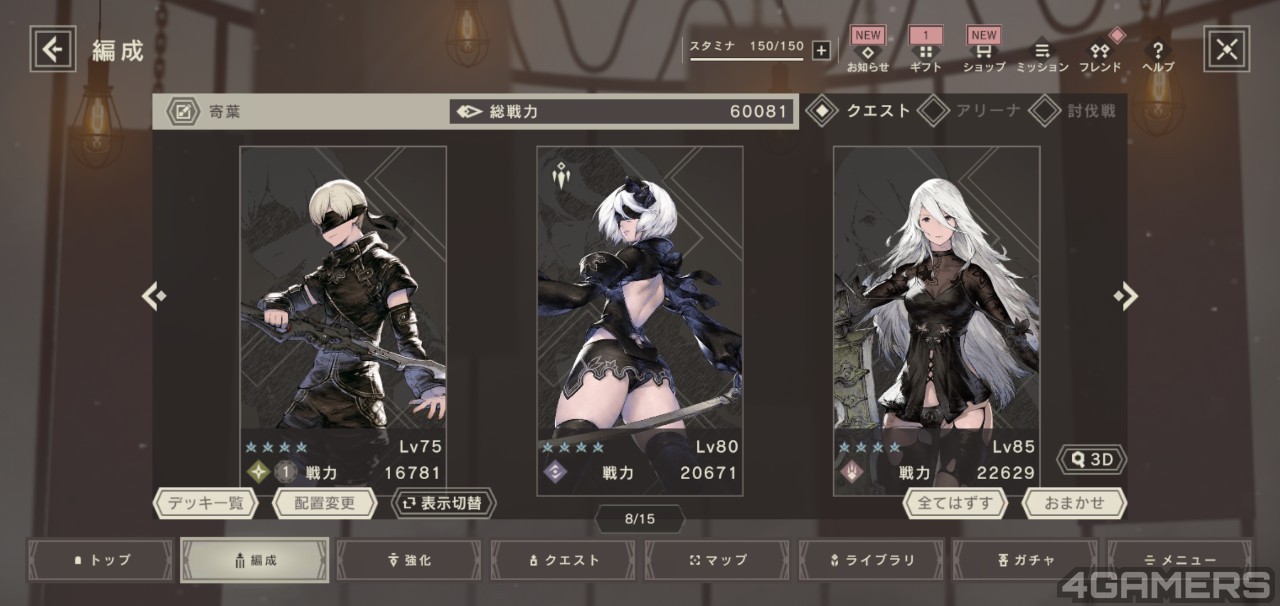The image size is (1280, 606).
Task: Open the お知らせ notices
Action: tap(867, 53)
